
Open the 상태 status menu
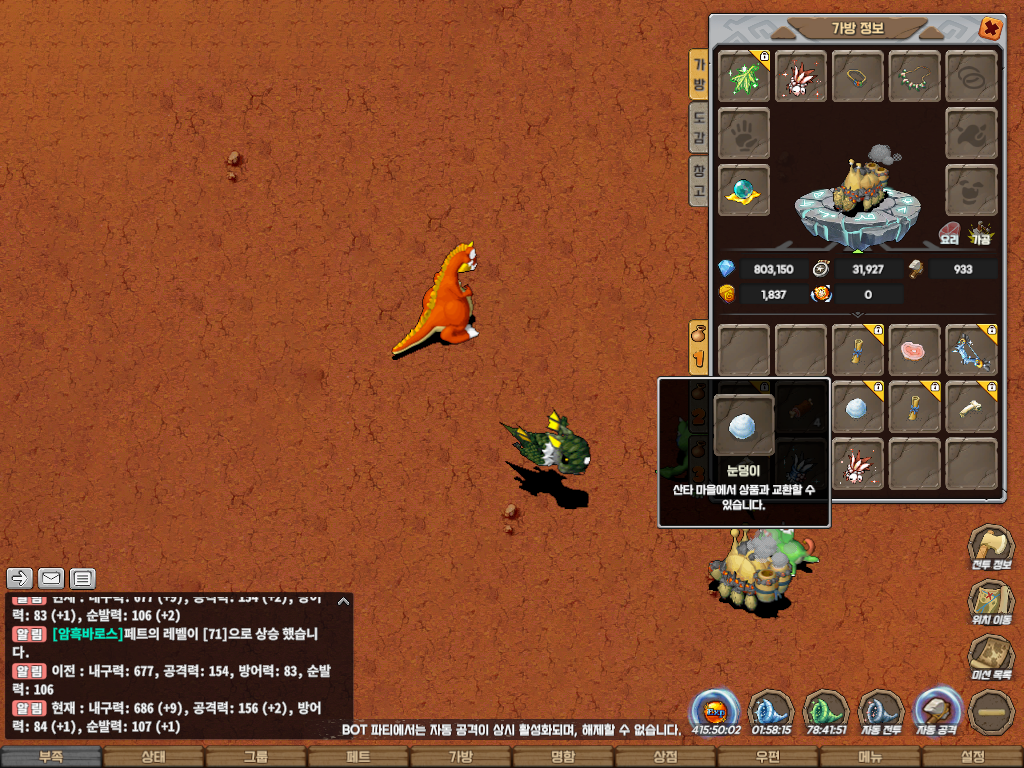(153, 757)
